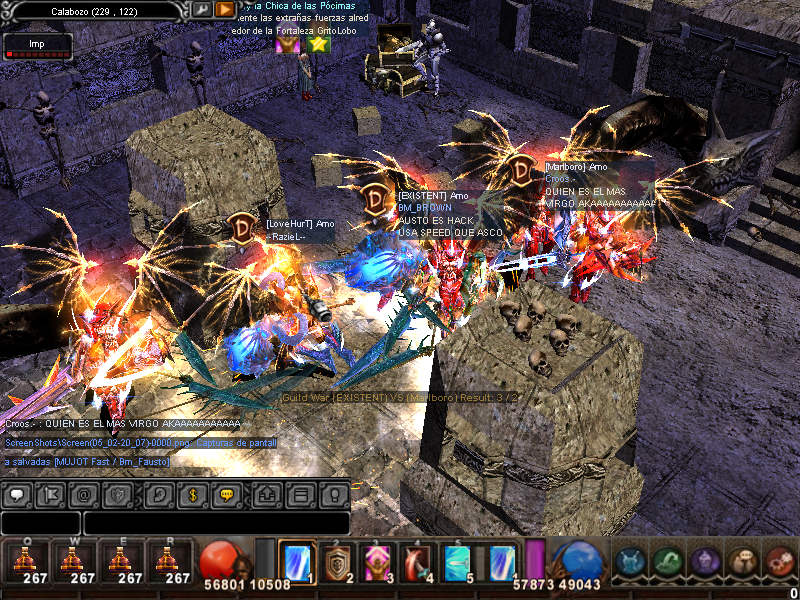
Task: Toggle the @ guild chat filter
Action: [84, 494]
